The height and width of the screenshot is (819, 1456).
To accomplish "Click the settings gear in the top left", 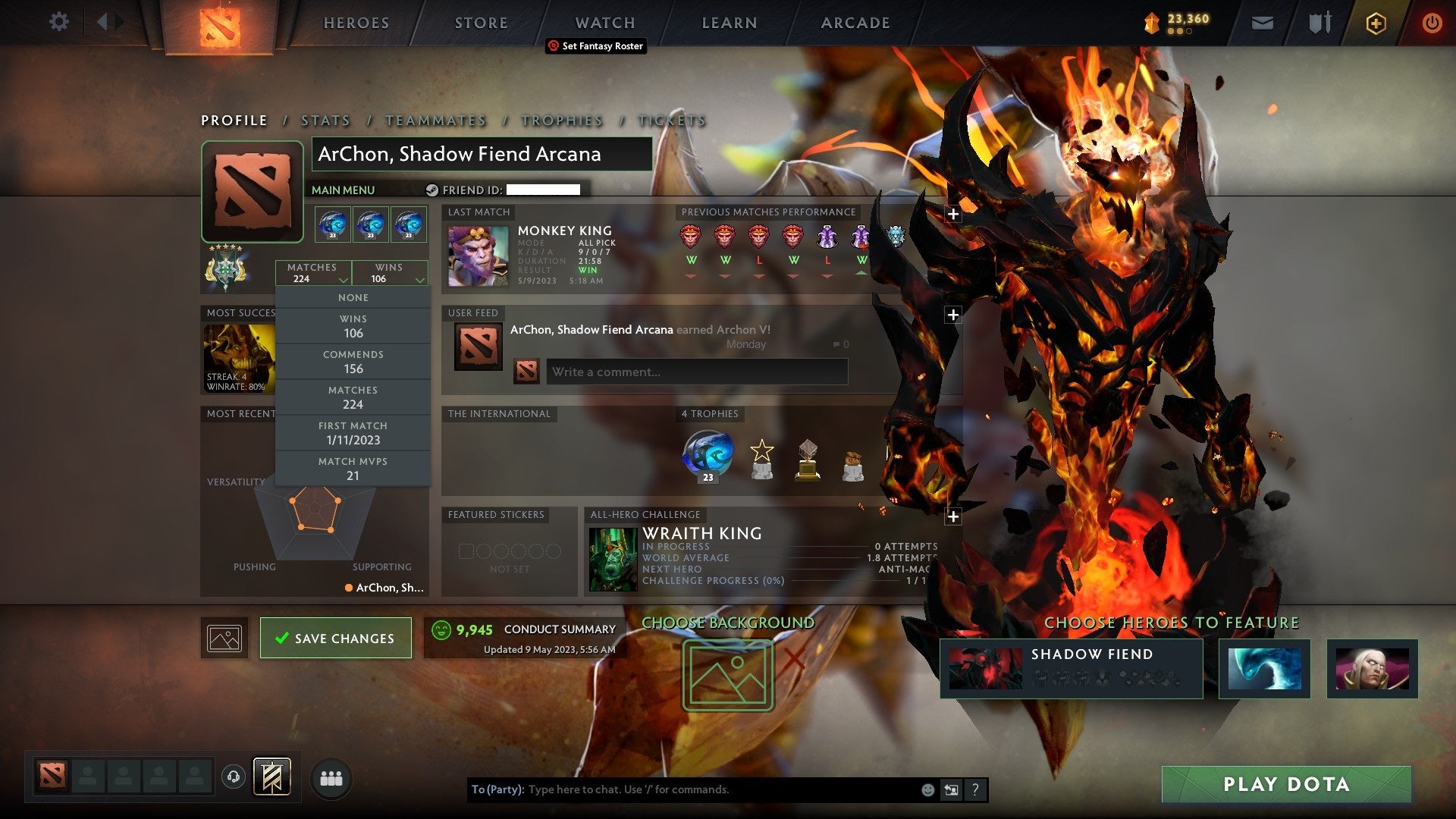I will pyautogui.click(x=58, y=22).
